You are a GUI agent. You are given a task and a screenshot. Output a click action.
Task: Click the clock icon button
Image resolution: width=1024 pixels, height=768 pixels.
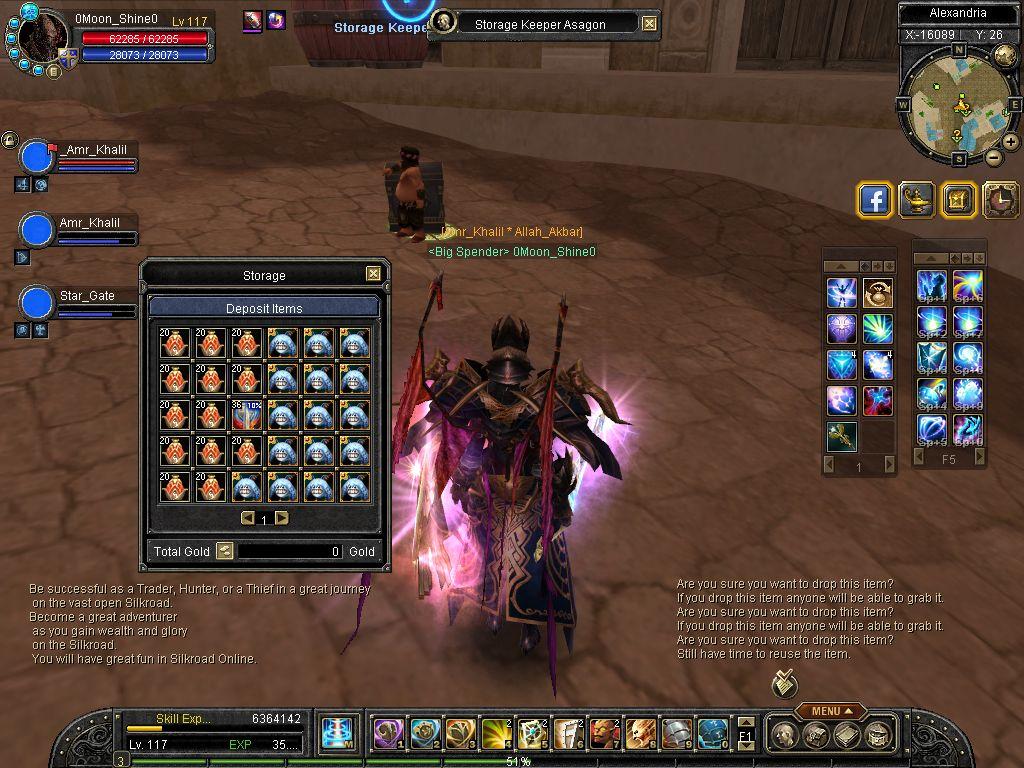pyautogui.click(x=1000, y=200)
